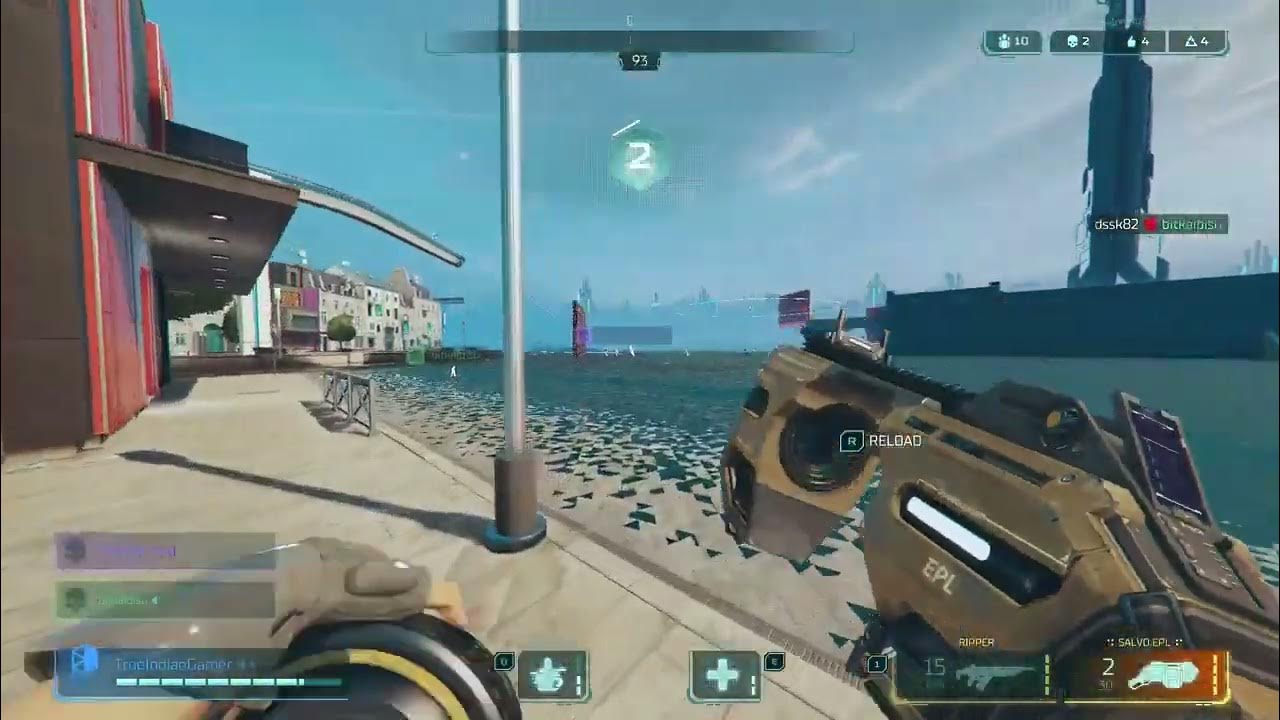Click the compass bar showing heading 93
The width and height of the screenshot is (1280, 720).
639,42
